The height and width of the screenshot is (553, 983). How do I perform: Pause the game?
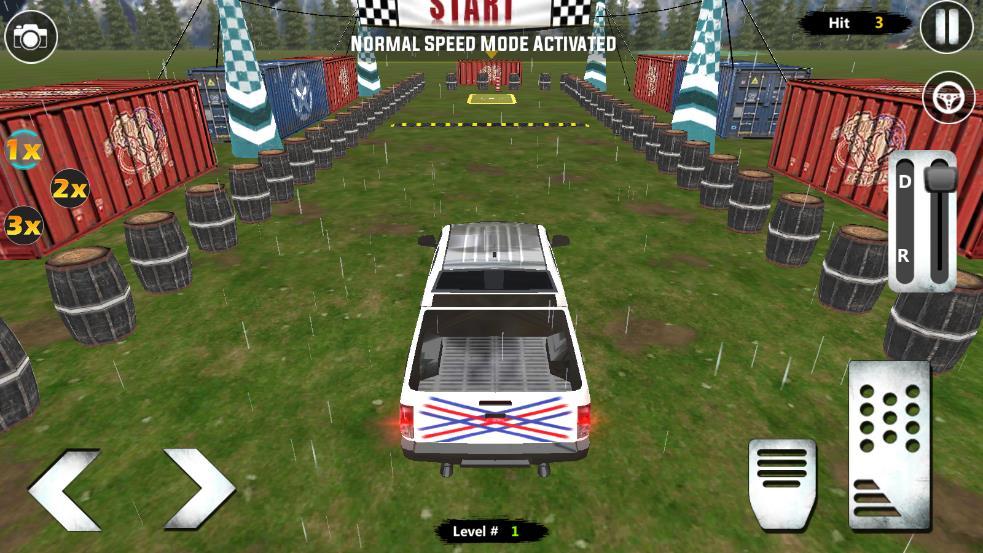946,27
